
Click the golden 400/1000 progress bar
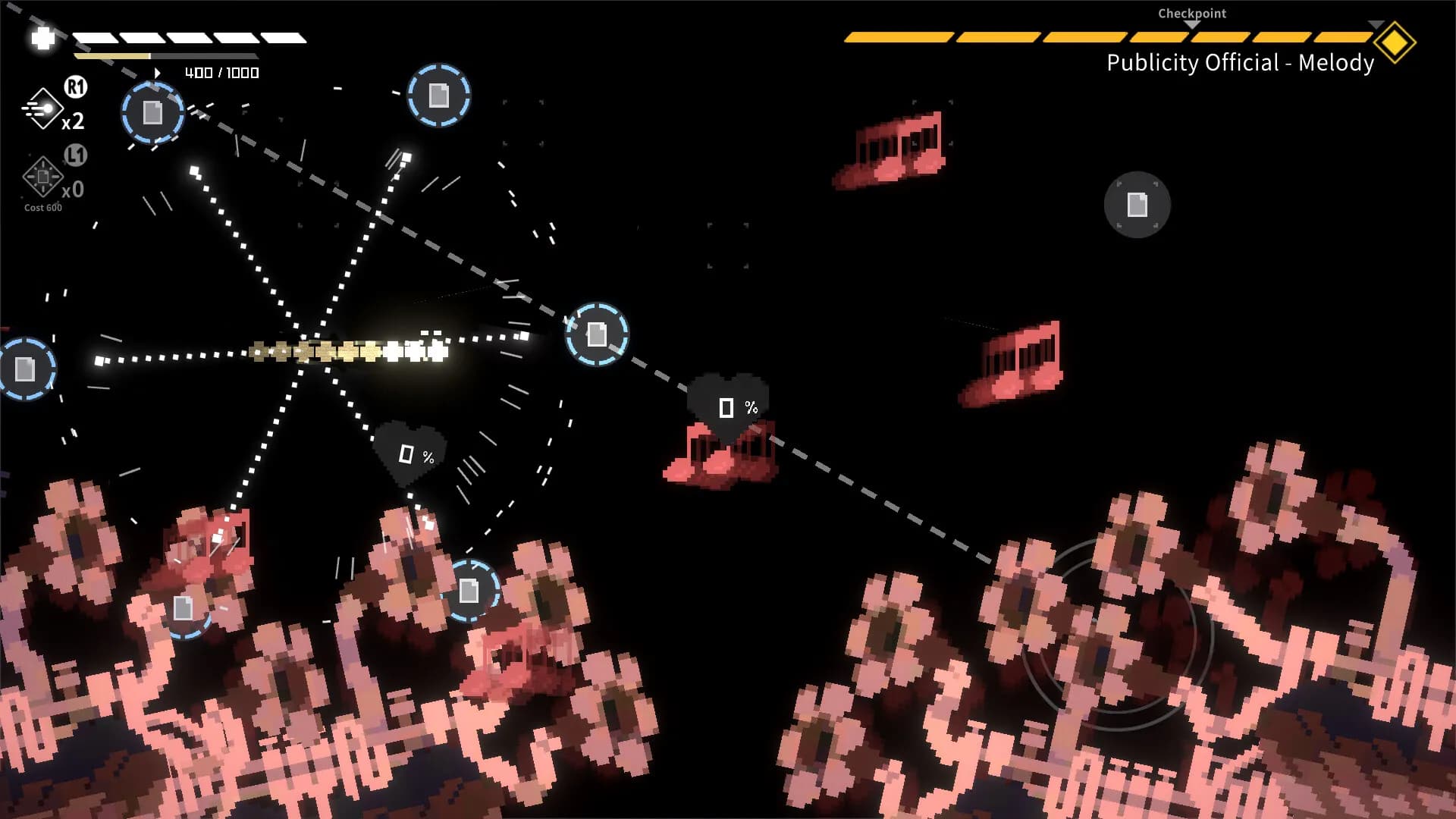[x=114, y=56]
